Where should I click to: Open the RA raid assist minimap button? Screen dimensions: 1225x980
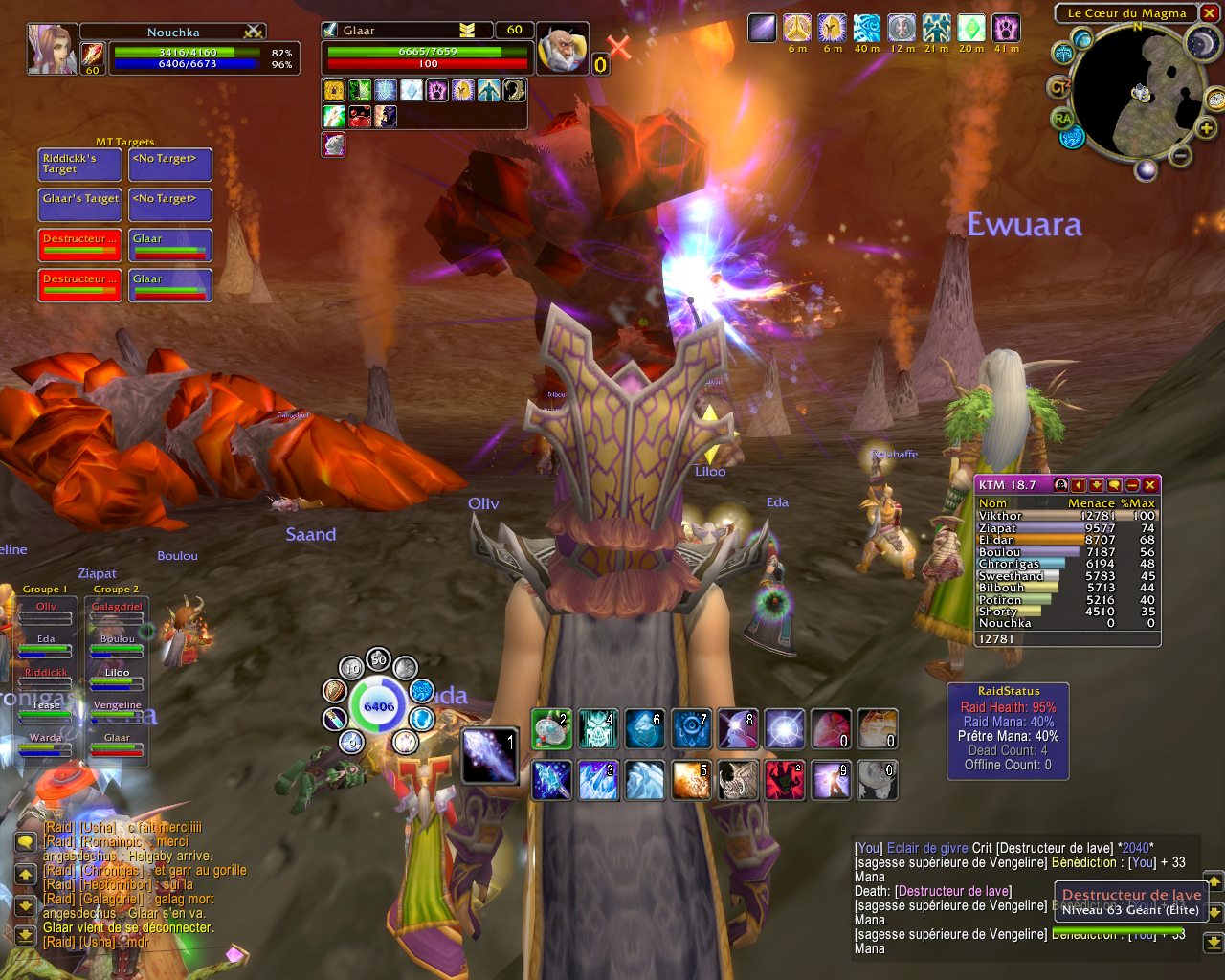pos(1061,118)
